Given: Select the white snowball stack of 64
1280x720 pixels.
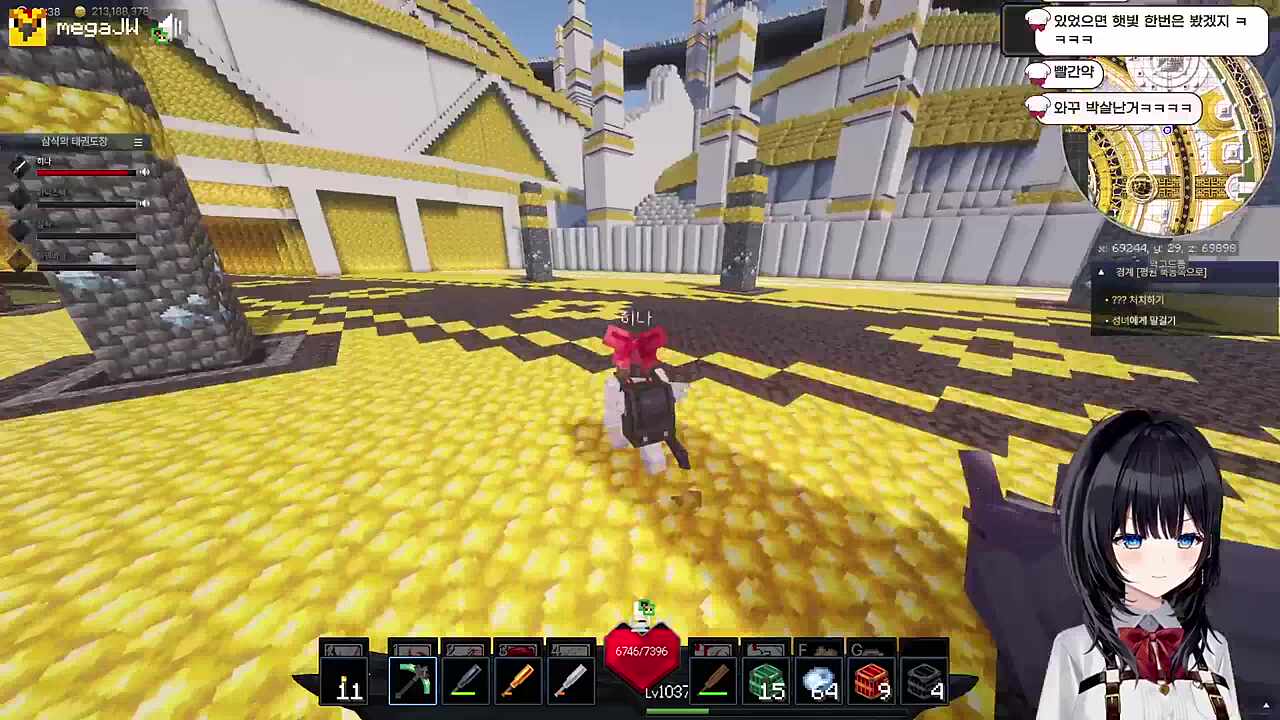Looking at the screenshot, I should 819,681.
